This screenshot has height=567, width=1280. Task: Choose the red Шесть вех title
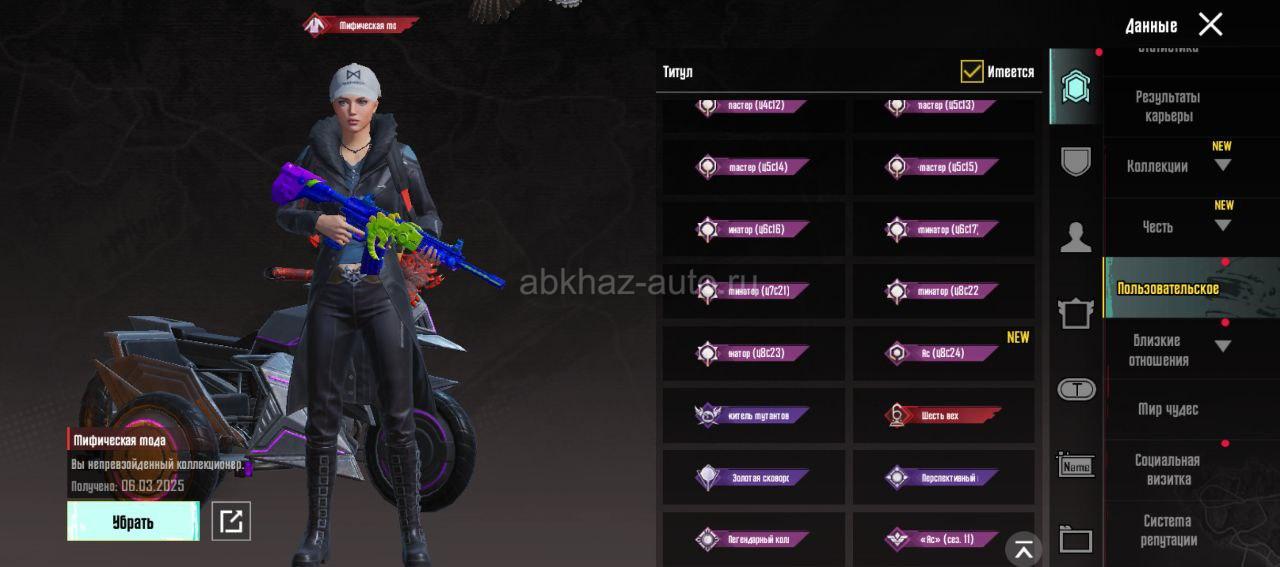pos(943,415)
